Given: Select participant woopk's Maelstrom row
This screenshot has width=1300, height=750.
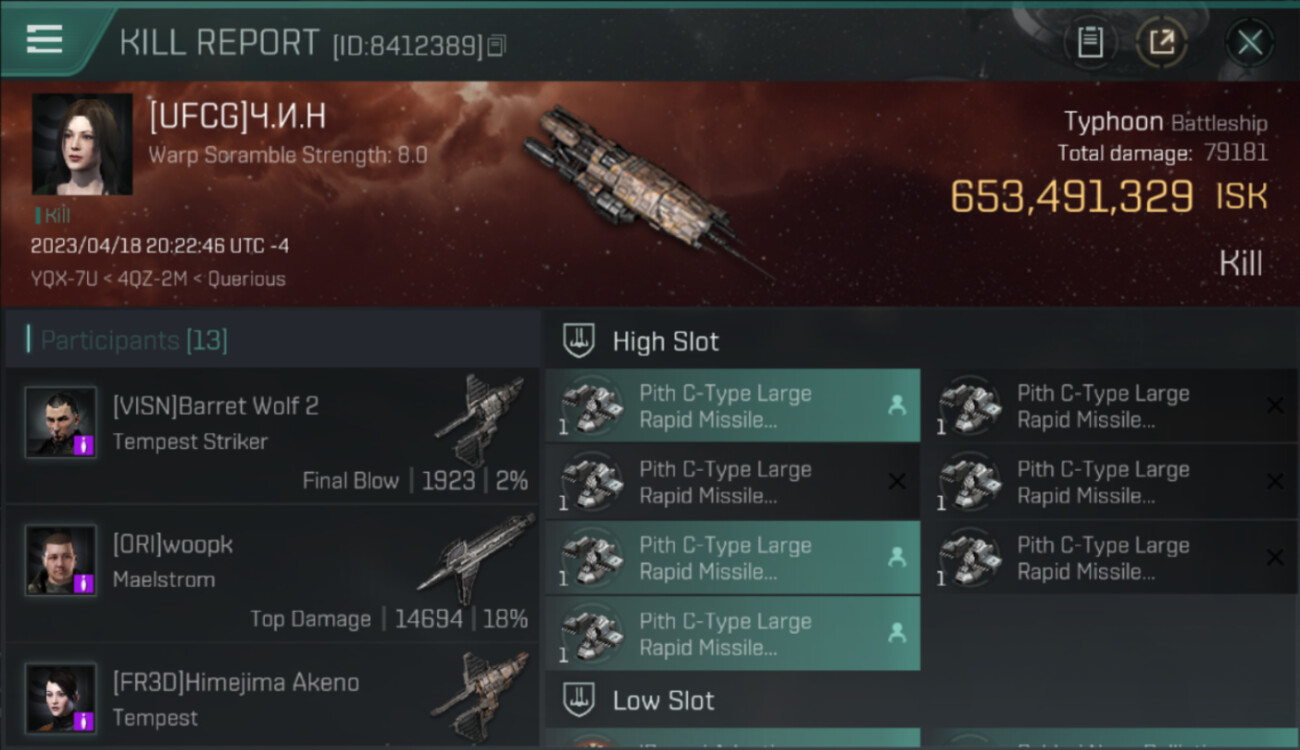Looking at the screenshot, I should [x=272, y=573].
